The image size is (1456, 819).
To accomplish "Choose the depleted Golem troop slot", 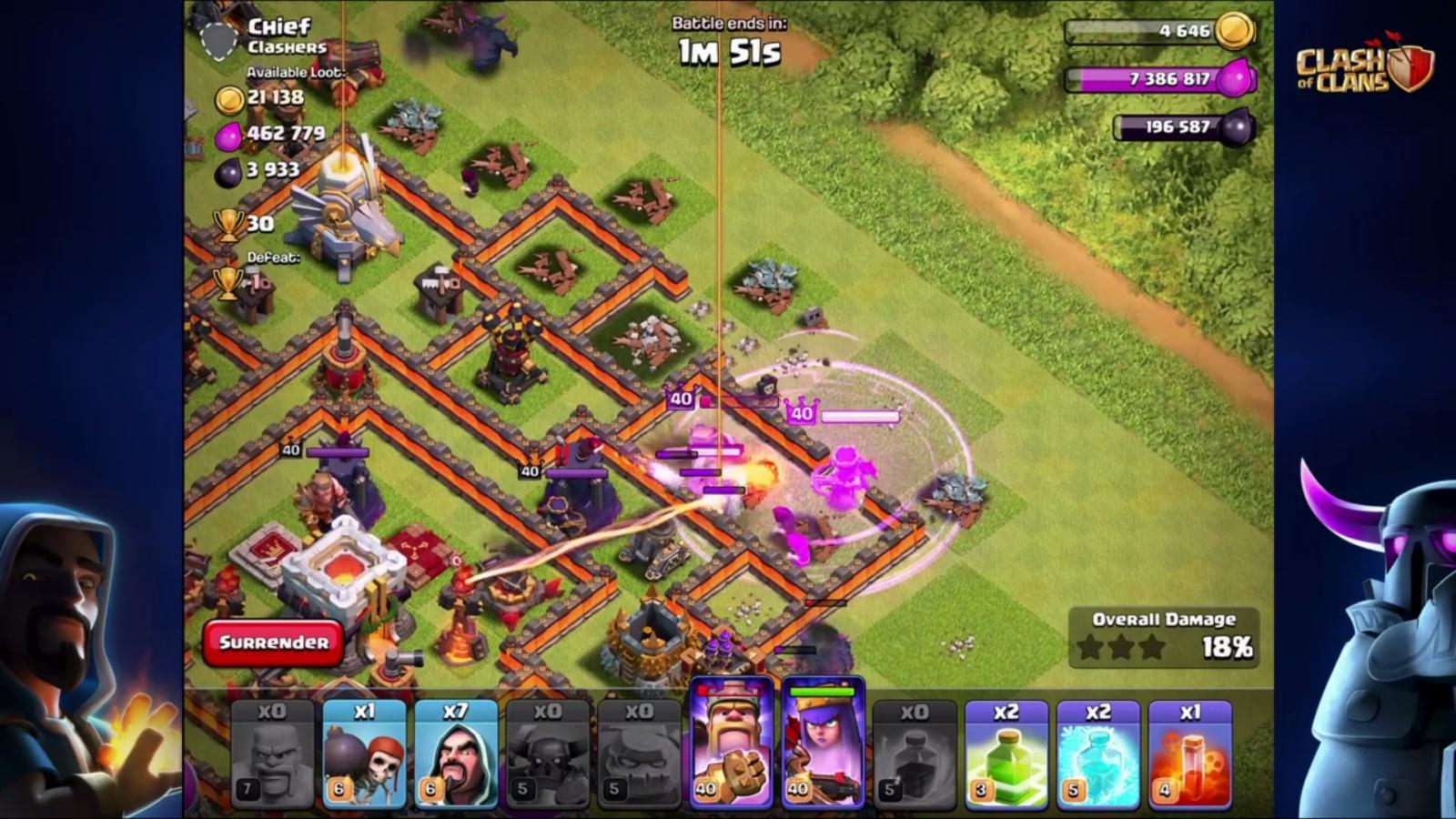I will (640, 753).
